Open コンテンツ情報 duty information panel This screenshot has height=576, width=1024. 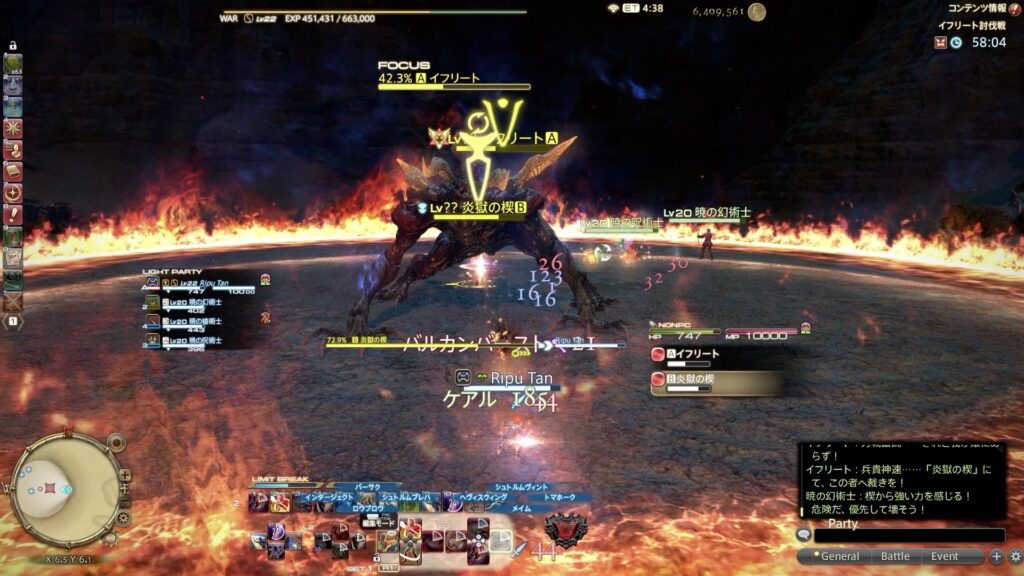point(977,8)
